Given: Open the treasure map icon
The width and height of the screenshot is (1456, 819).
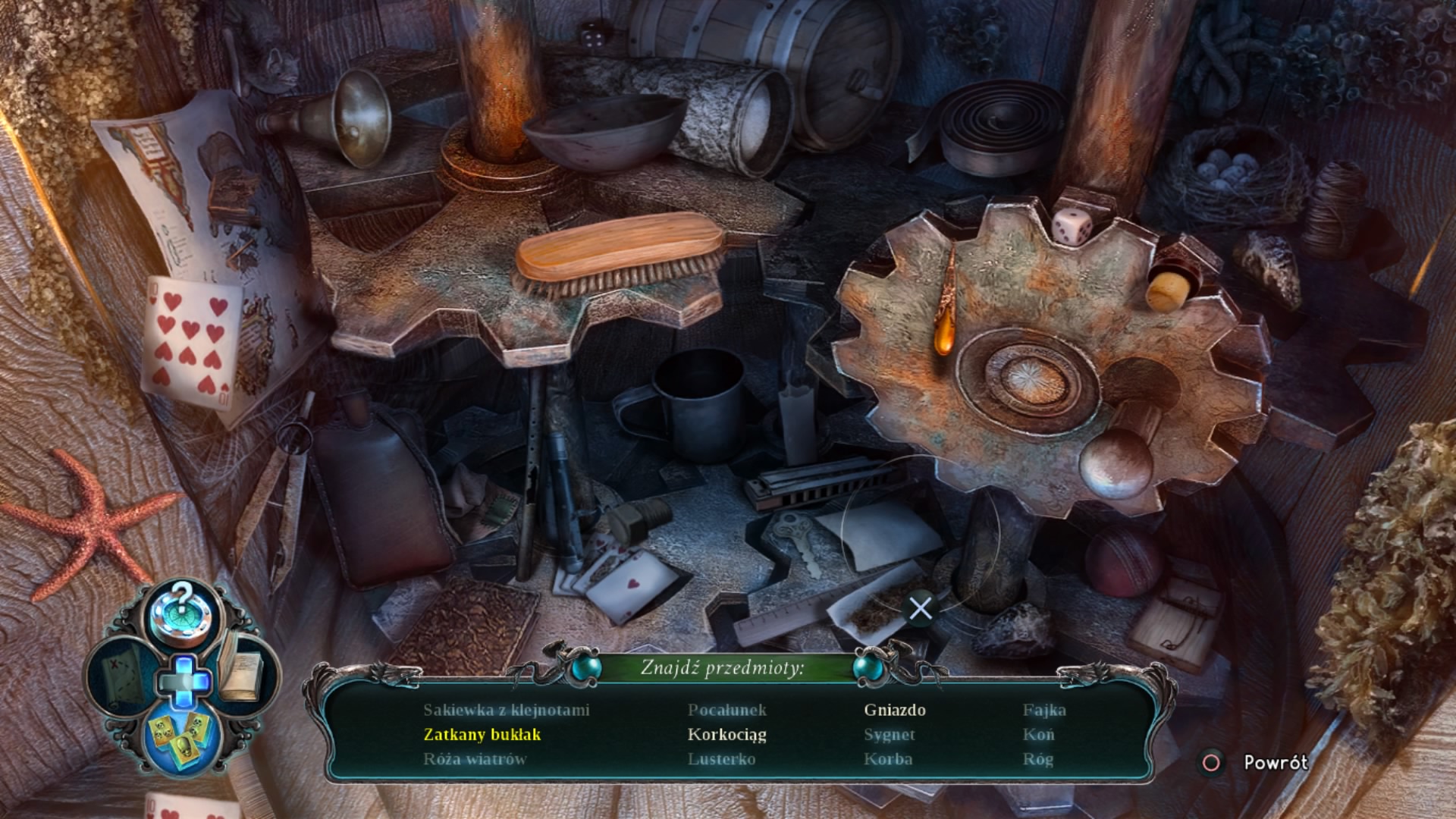Looking at the screenshot, I should [121, 675].
